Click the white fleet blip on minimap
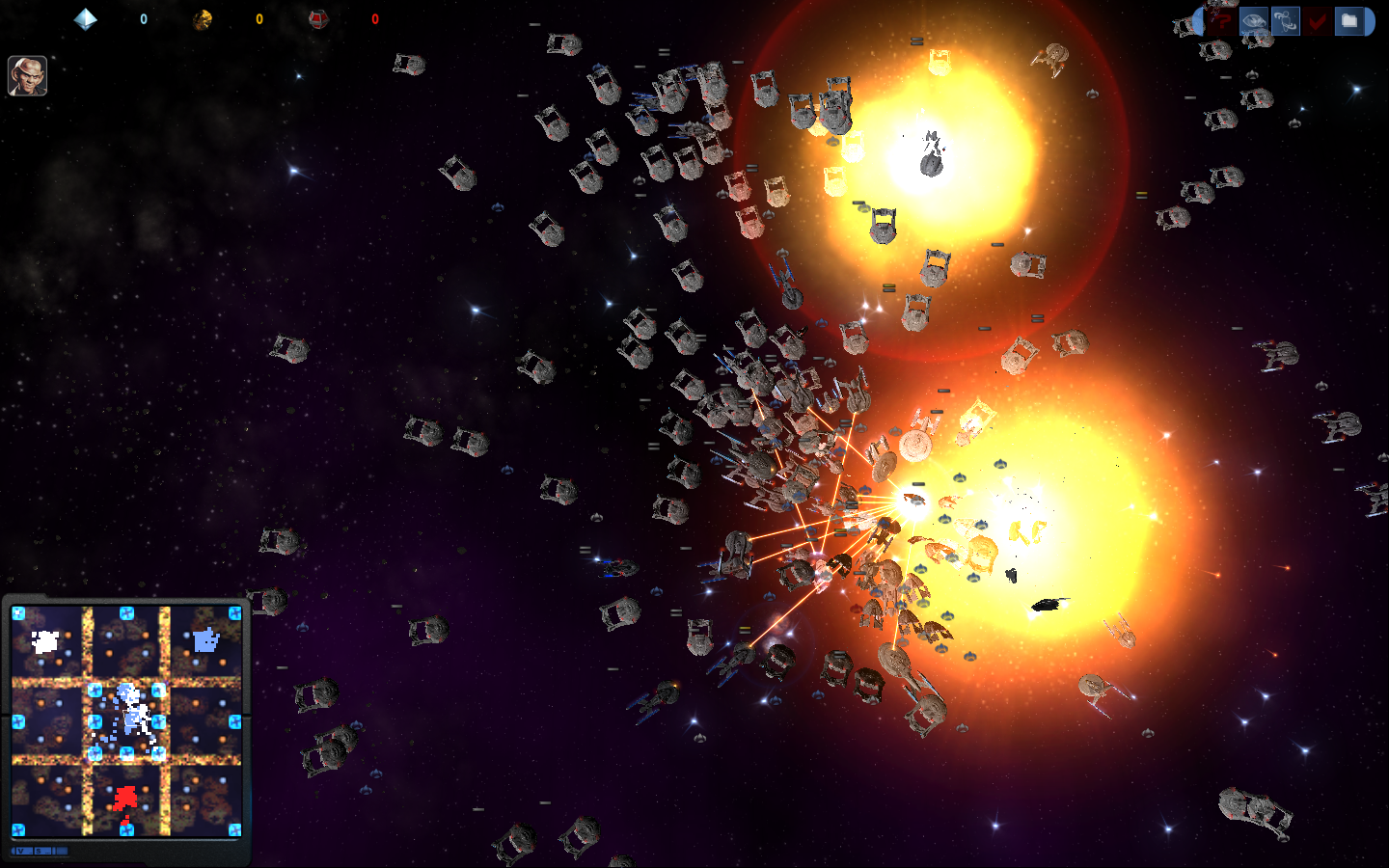The height and width of the screenshot is (868, 1389). click(x=45, y=641)
